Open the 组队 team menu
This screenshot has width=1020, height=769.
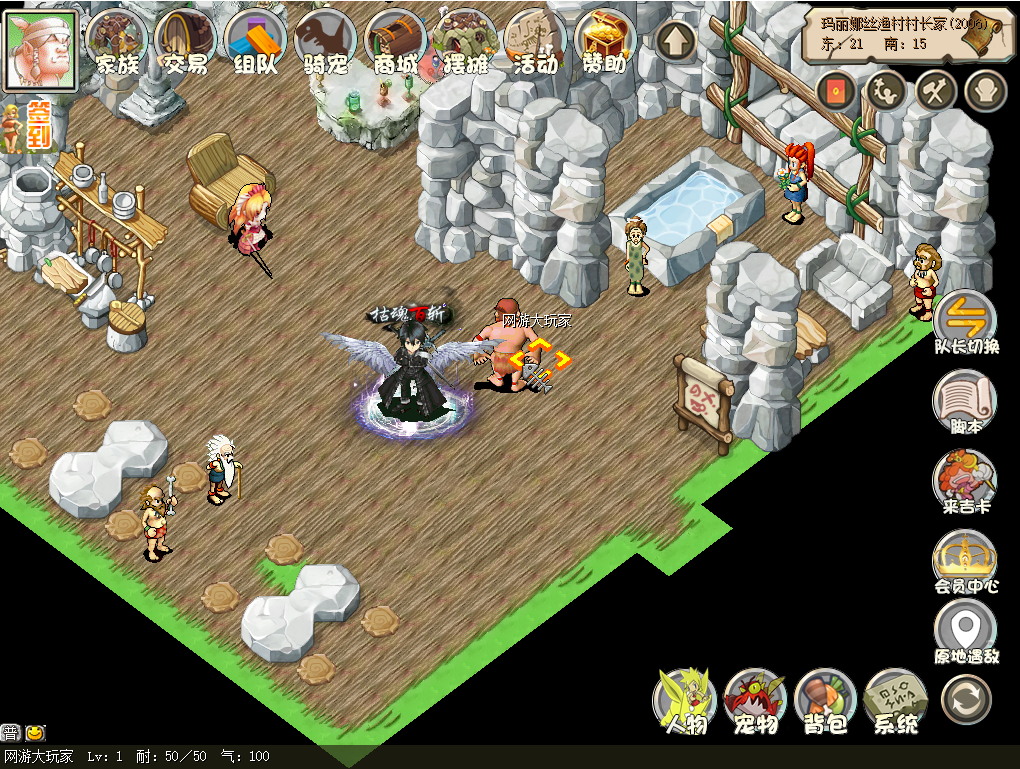(256, 42)
